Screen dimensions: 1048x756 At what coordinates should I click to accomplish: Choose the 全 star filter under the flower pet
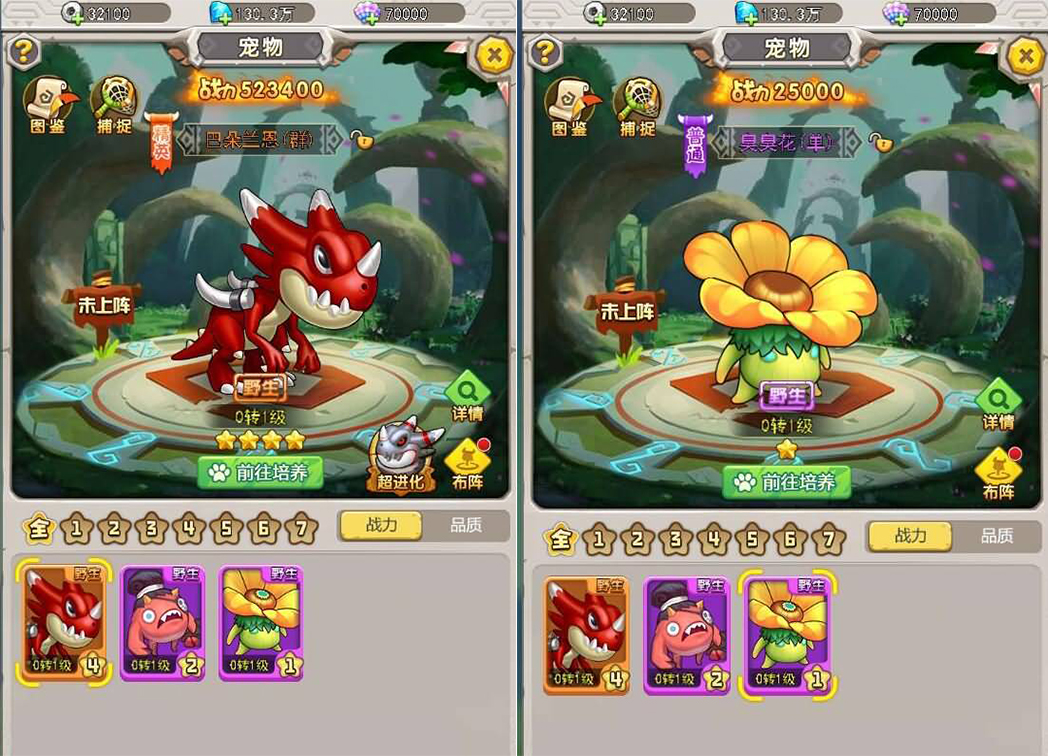pos(561,540)
